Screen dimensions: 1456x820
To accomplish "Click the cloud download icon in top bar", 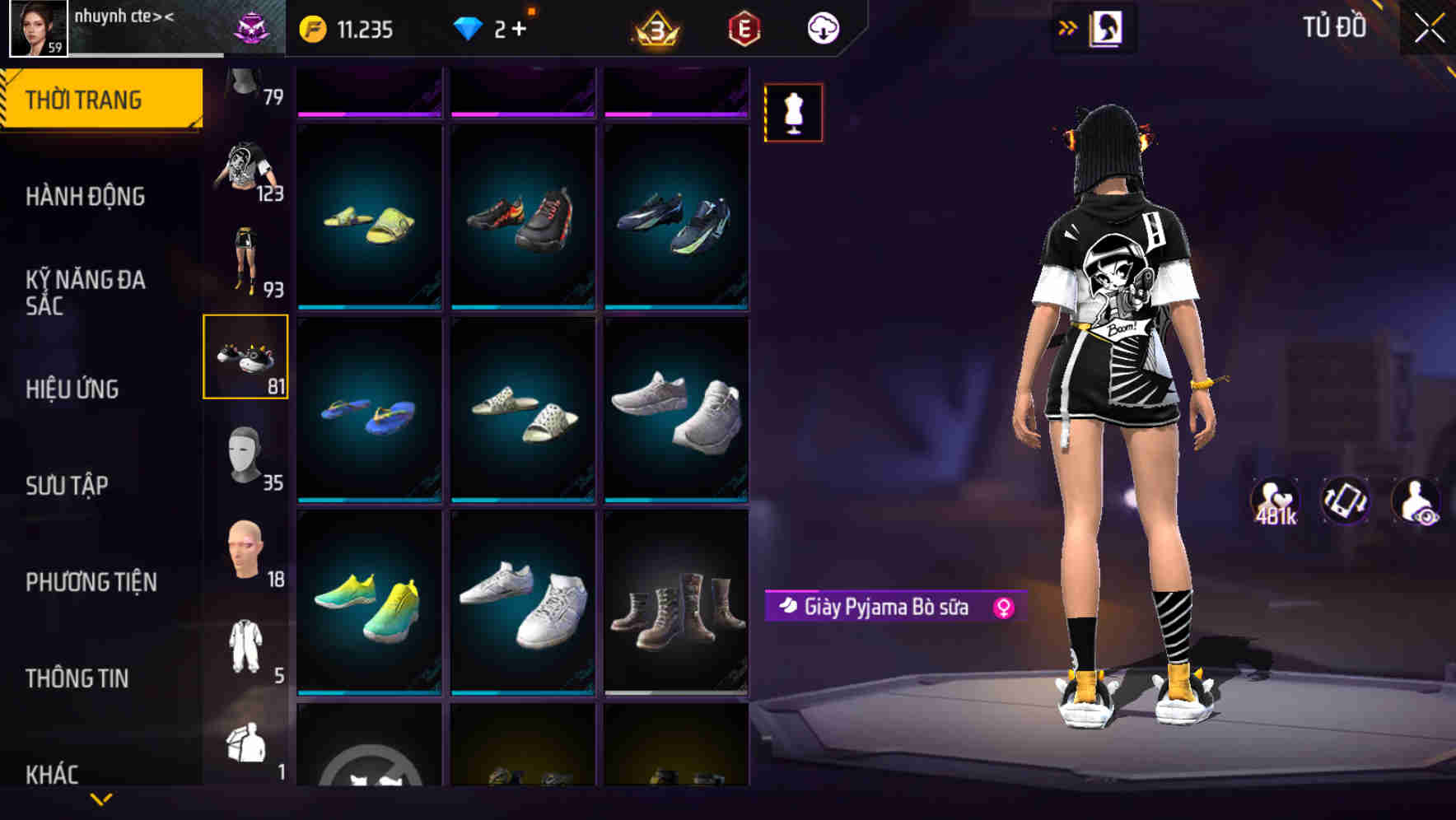I will coord(822,27).
